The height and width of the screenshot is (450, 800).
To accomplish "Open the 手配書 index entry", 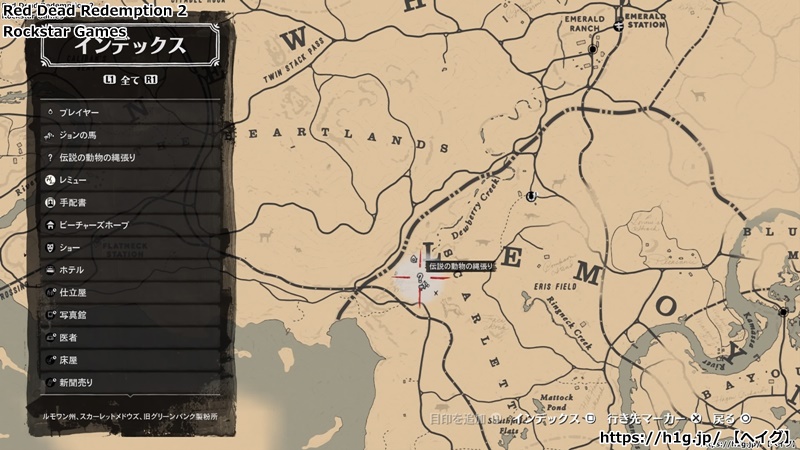I will 130,203.
